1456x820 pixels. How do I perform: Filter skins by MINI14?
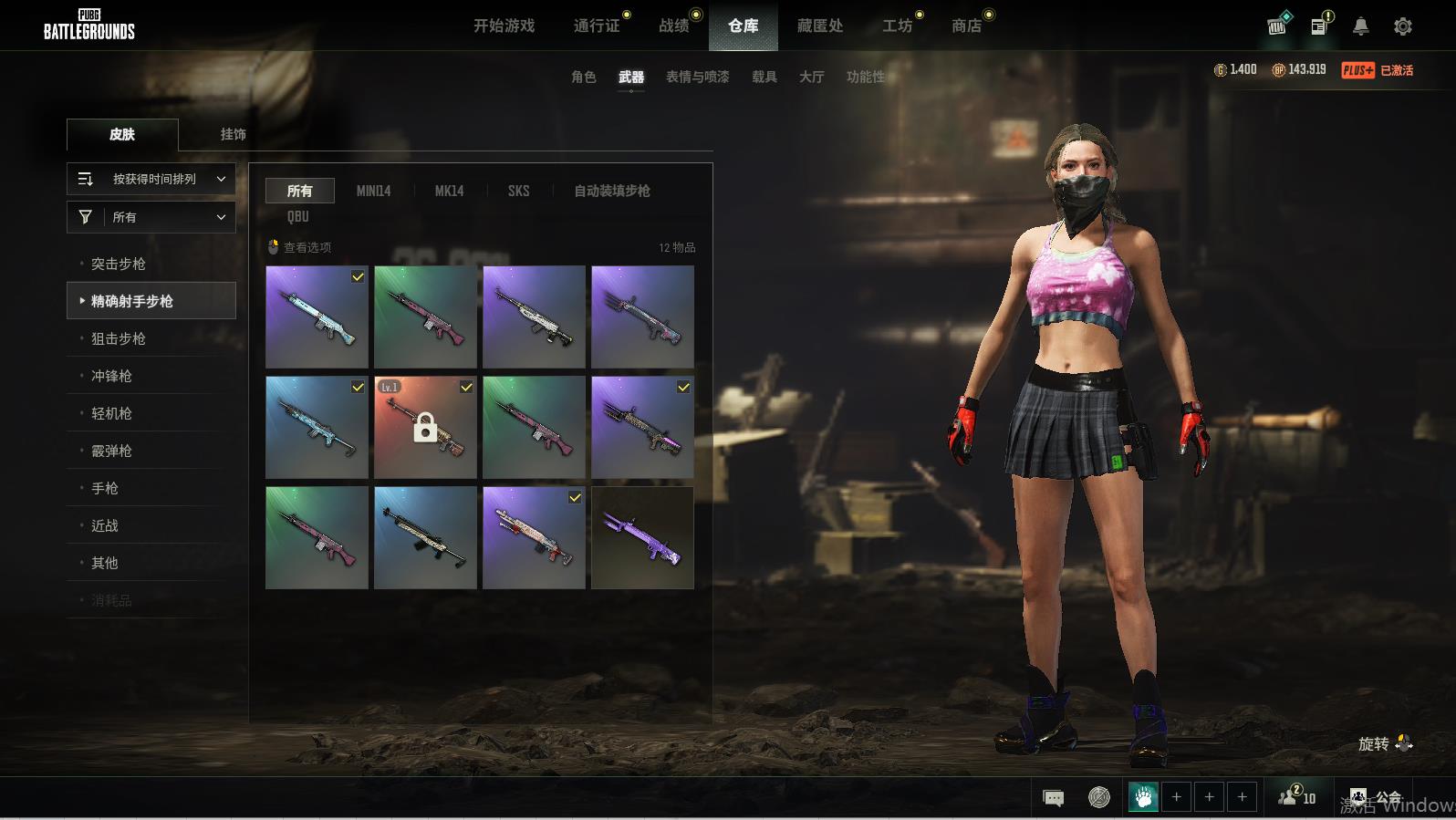[373, 191]
